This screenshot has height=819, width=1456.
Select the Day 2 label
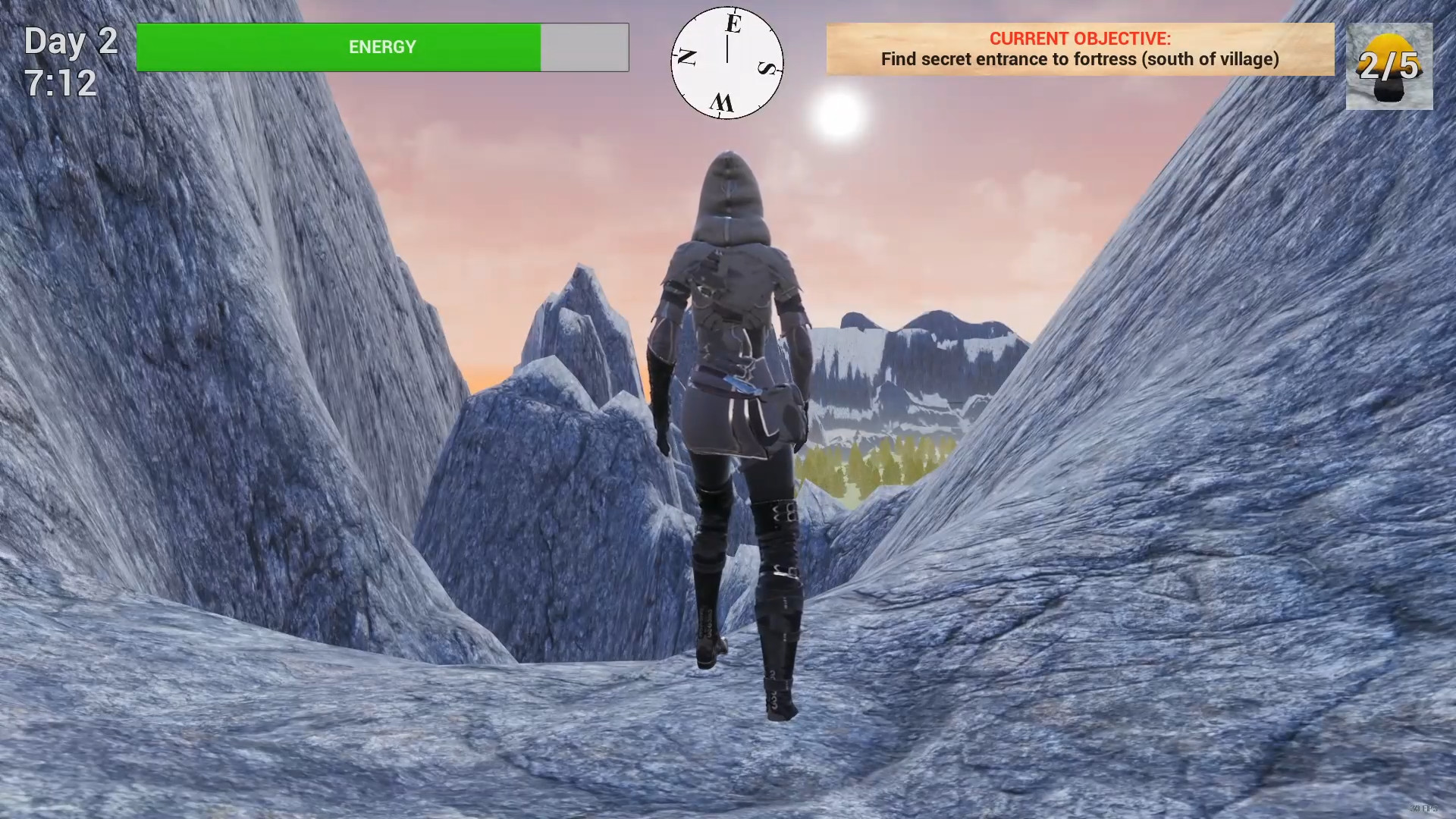click(x=70, y=40)
